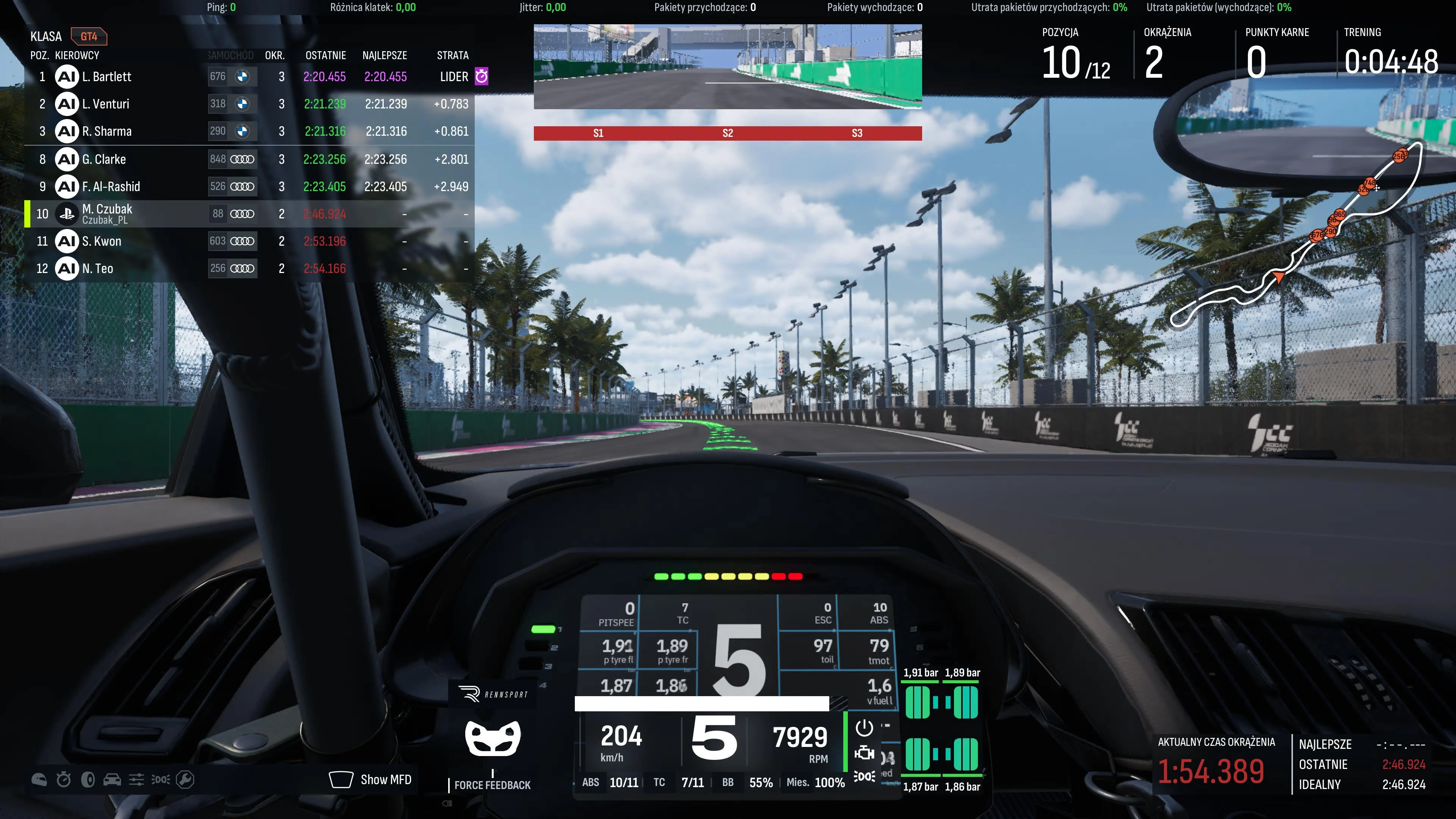This screenshot has width=1456, height=819.
Task: Select the setup sliders icon in the MFD bar
Action: pyautogui.click(x=137, y=779)
